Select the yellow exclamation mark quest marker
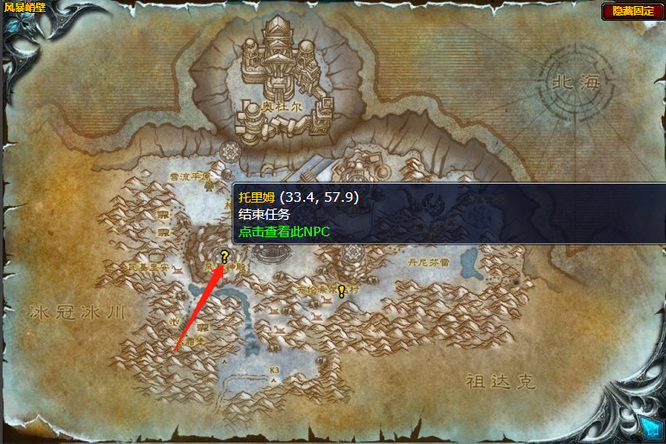The height and width of the screenshot is (444, 666). pos(342,291)
